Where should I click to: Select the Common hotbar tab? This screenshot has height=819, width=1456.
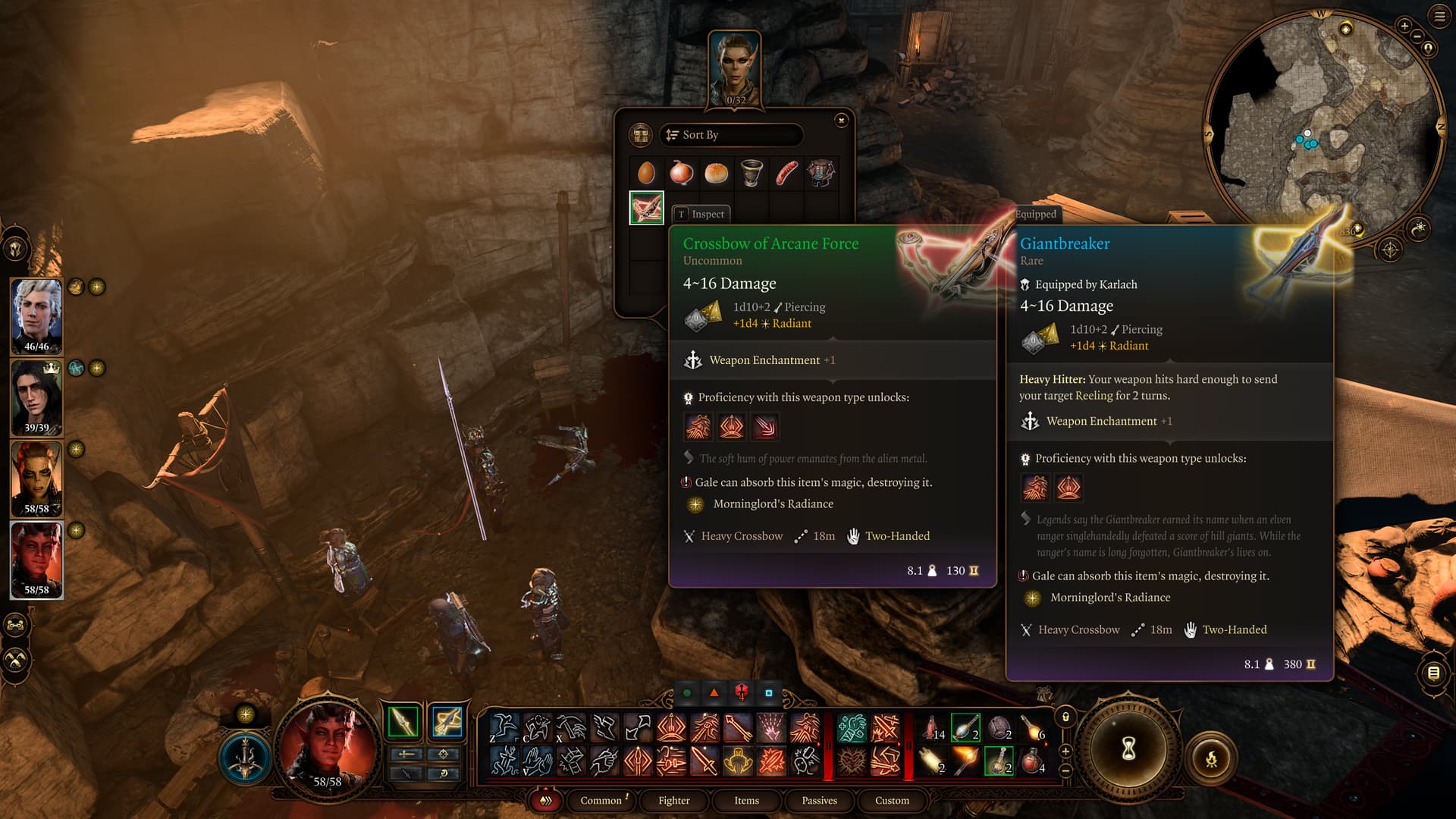(601, 801)
